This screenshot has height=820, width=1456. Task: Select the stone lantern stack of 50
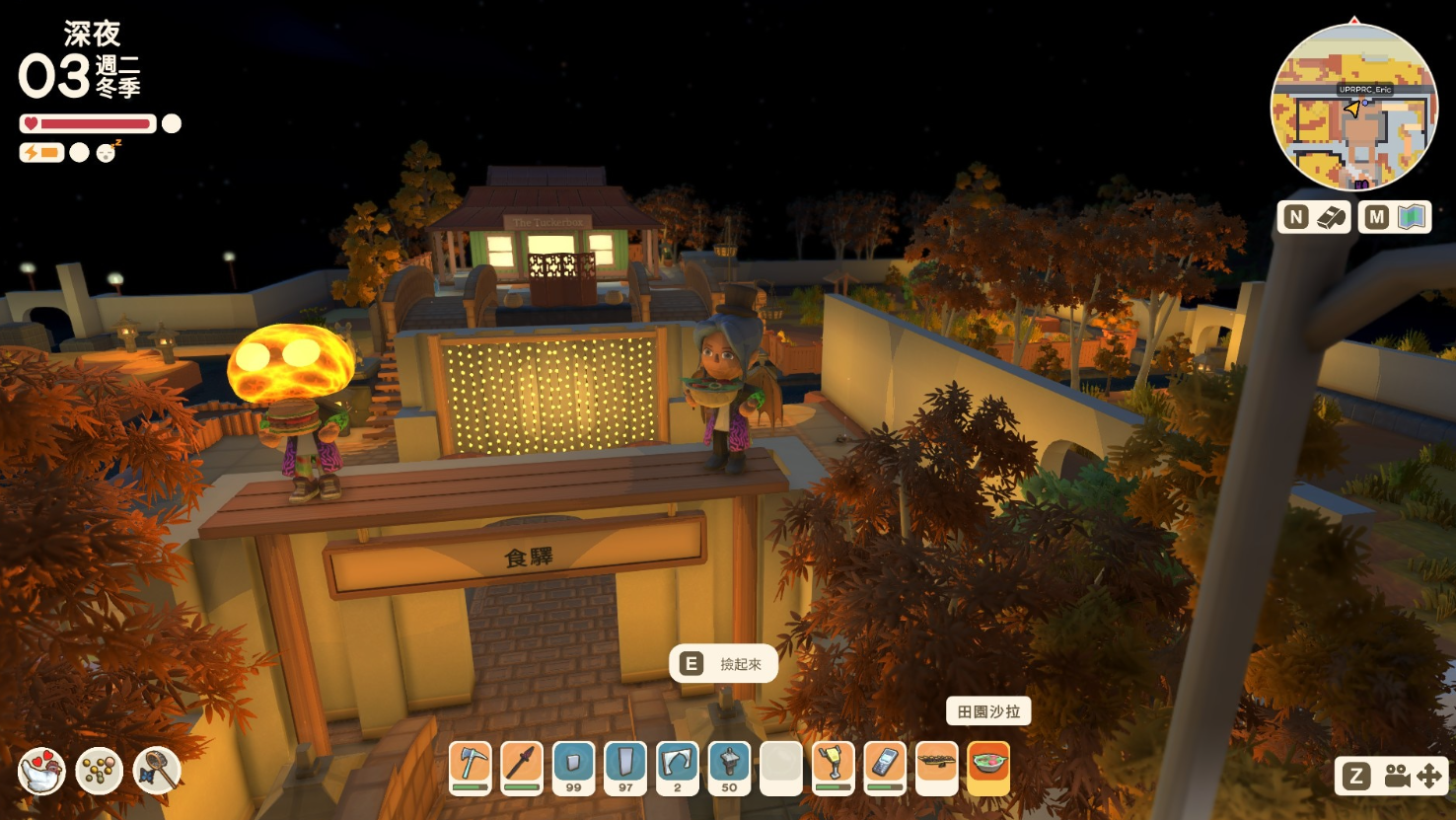(729, 767)
